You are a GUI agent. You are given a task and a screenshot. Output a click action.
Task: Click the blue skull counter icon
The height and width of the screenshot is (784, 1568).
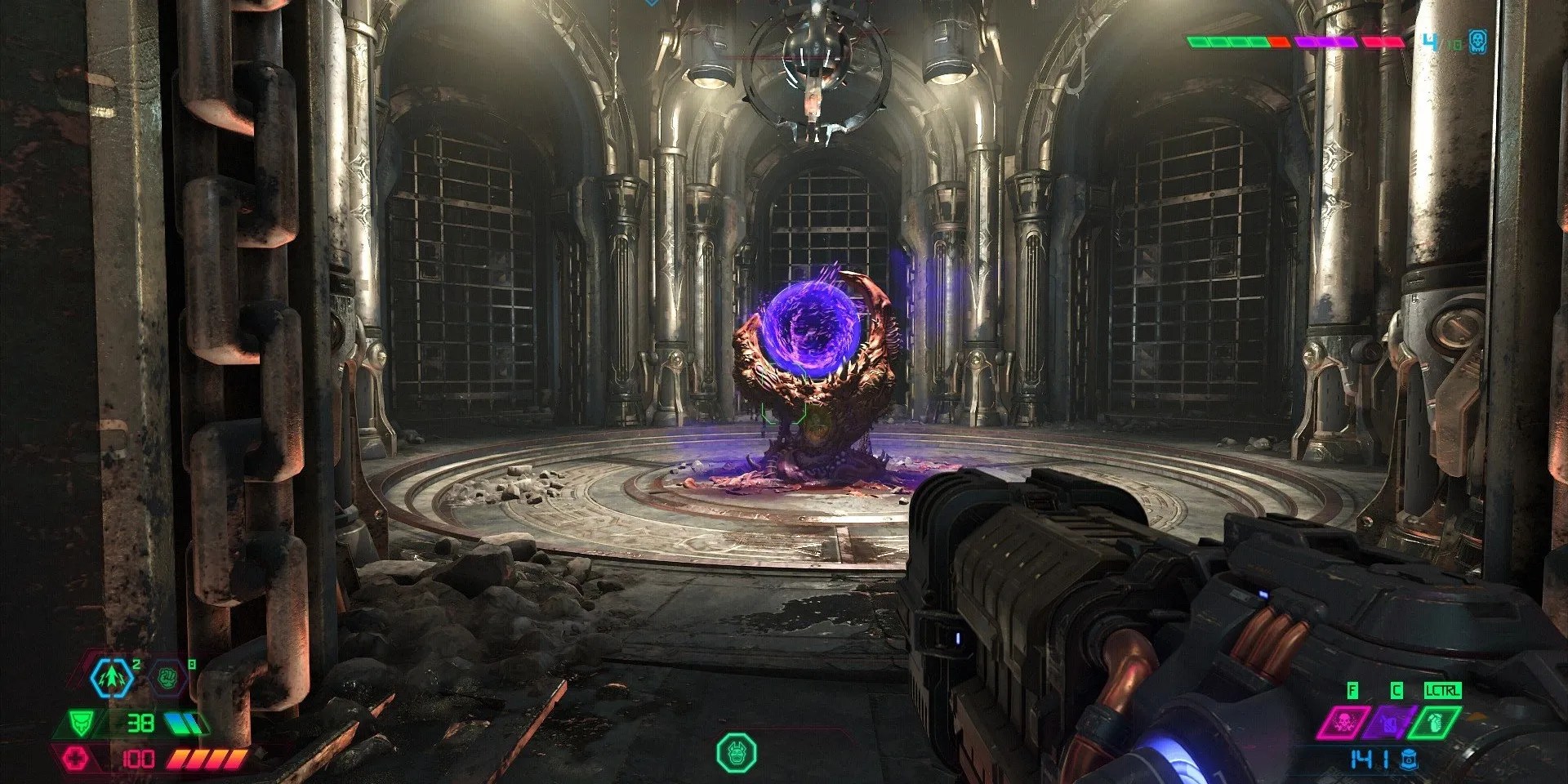1477,42
